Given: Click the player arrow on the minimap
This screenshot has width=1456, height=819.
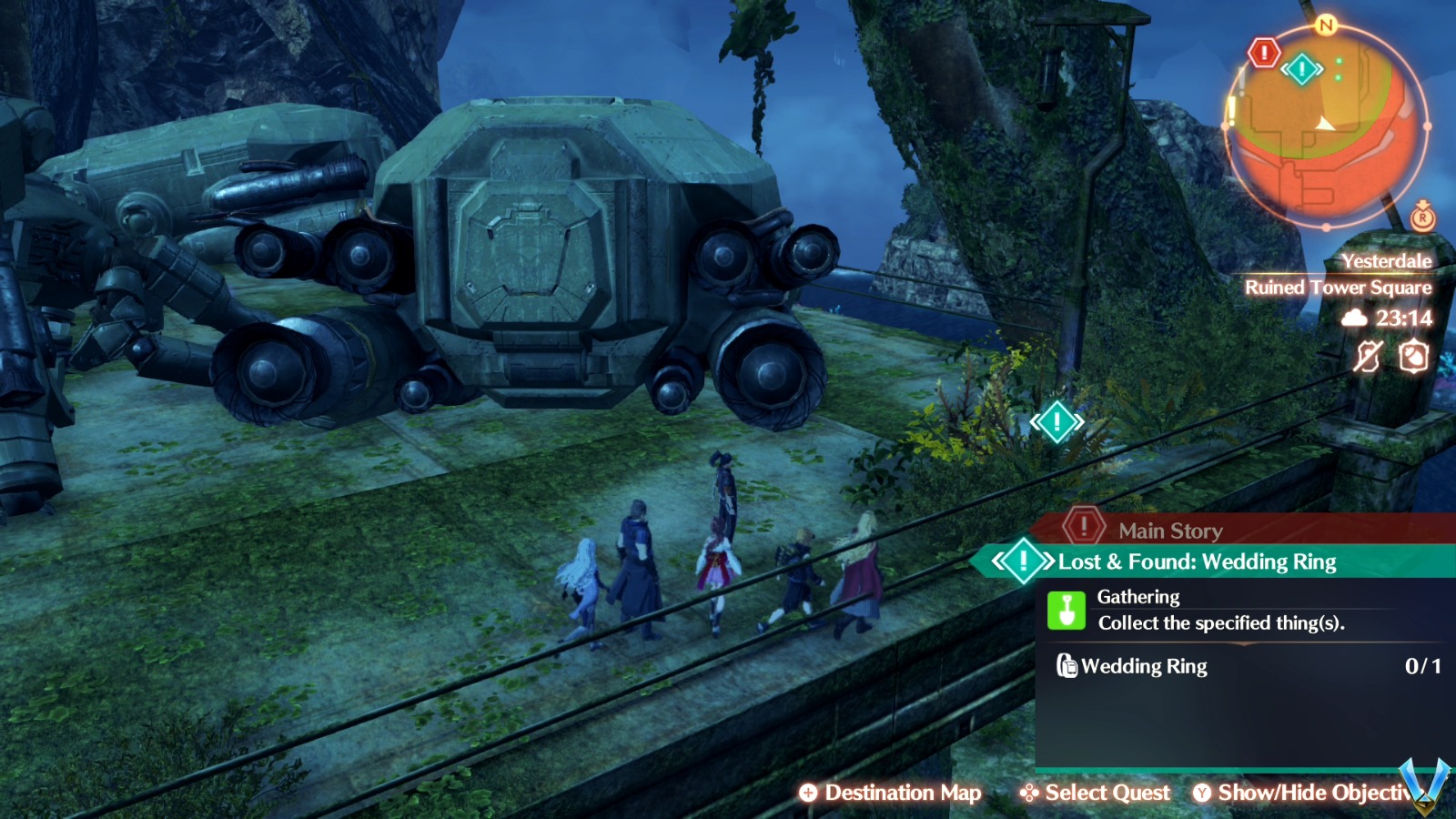Looking at the screenshot, I should point(1325,125).
